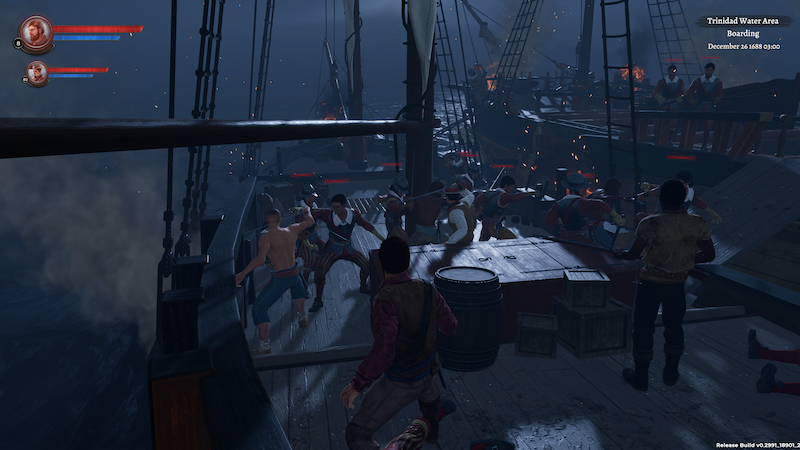Select the companion portrait wearing a hat

click(37, 72)
